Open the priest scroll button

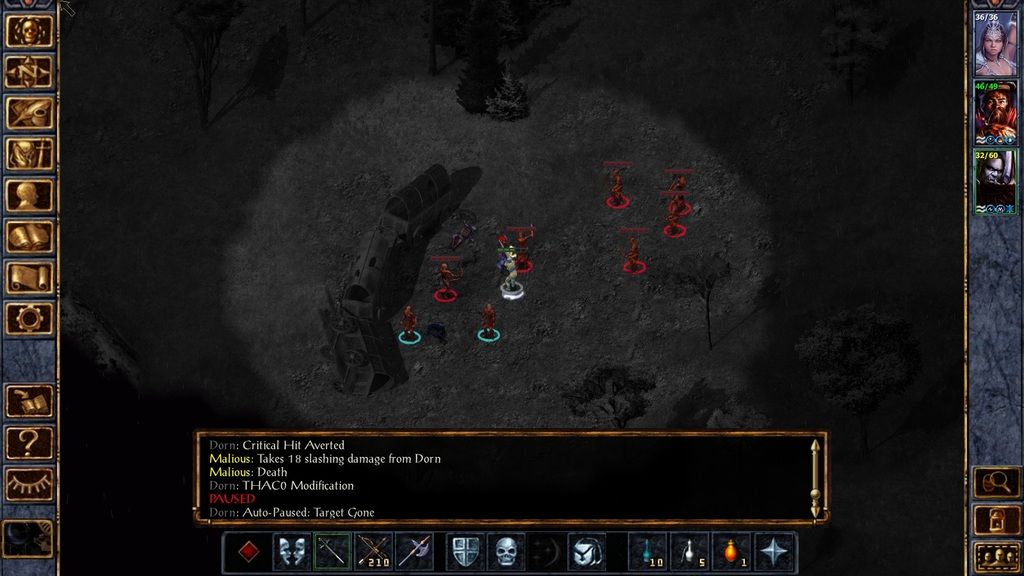[x=29, y=277]
